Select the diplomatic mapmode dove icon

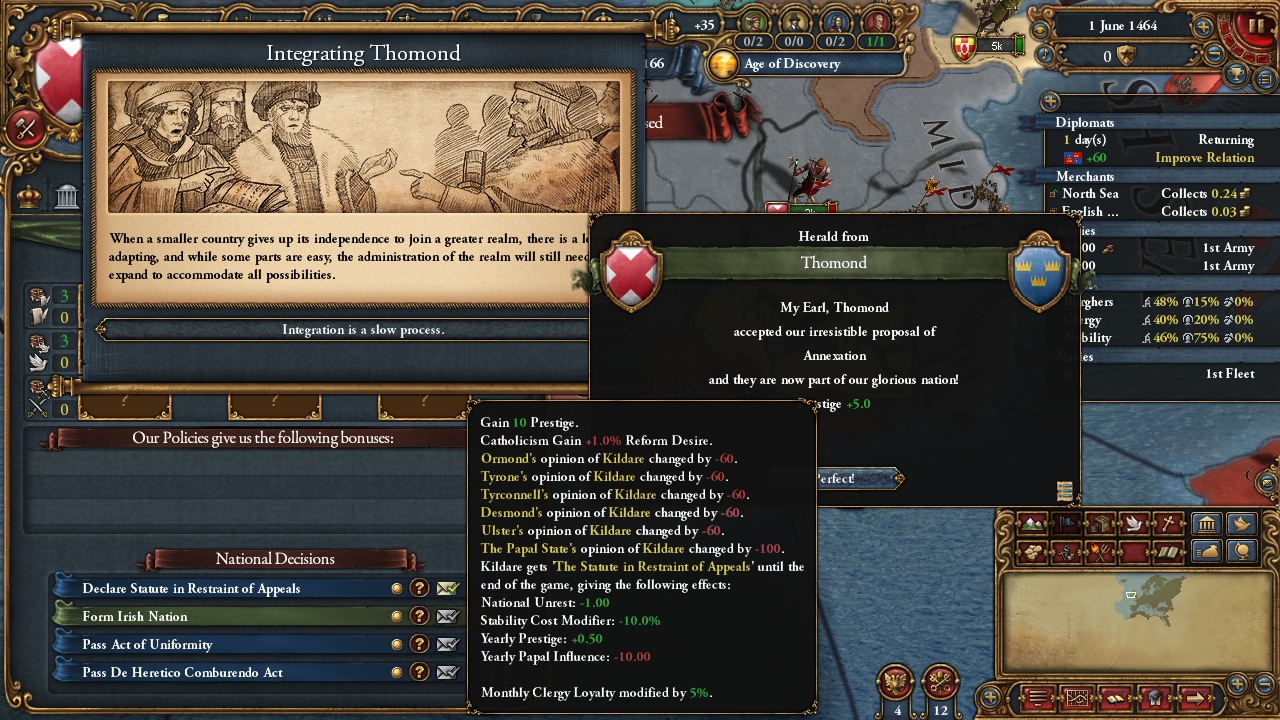click(1134, 522)
